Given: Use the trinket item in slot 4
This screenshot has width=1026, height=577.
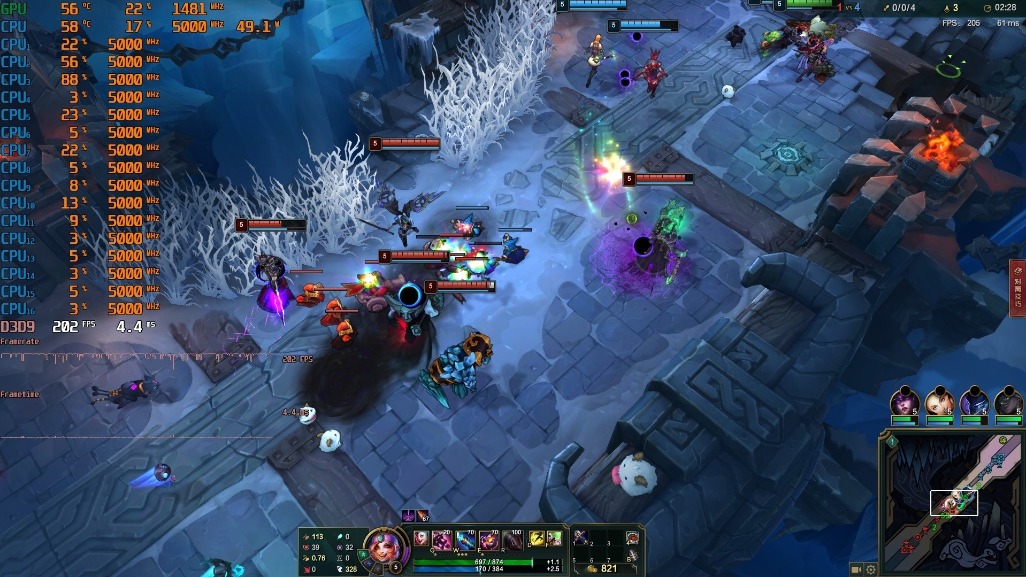Looking at the screenshot, I should (632, 538).
